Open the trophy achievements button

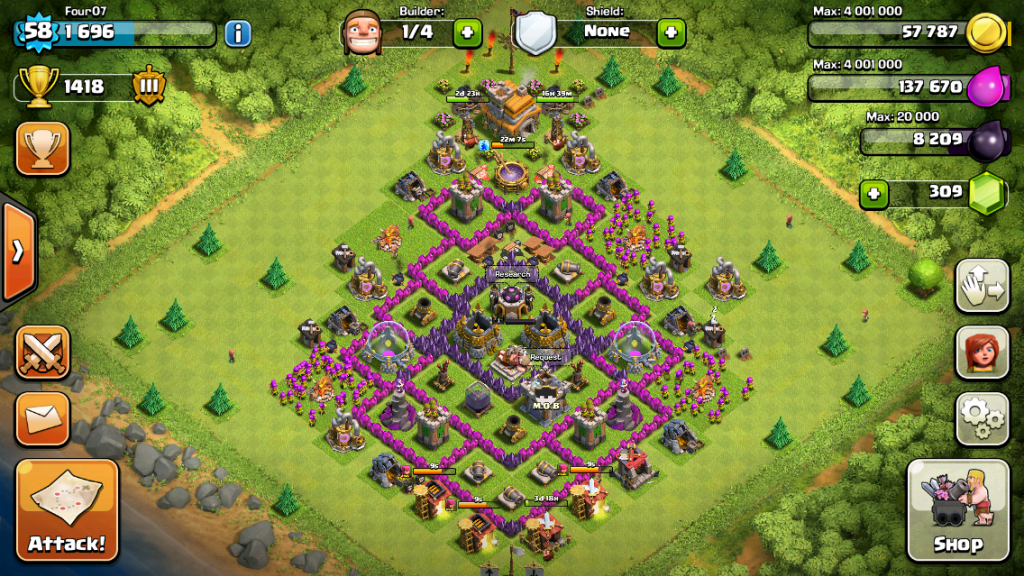(x=42, y=149)
